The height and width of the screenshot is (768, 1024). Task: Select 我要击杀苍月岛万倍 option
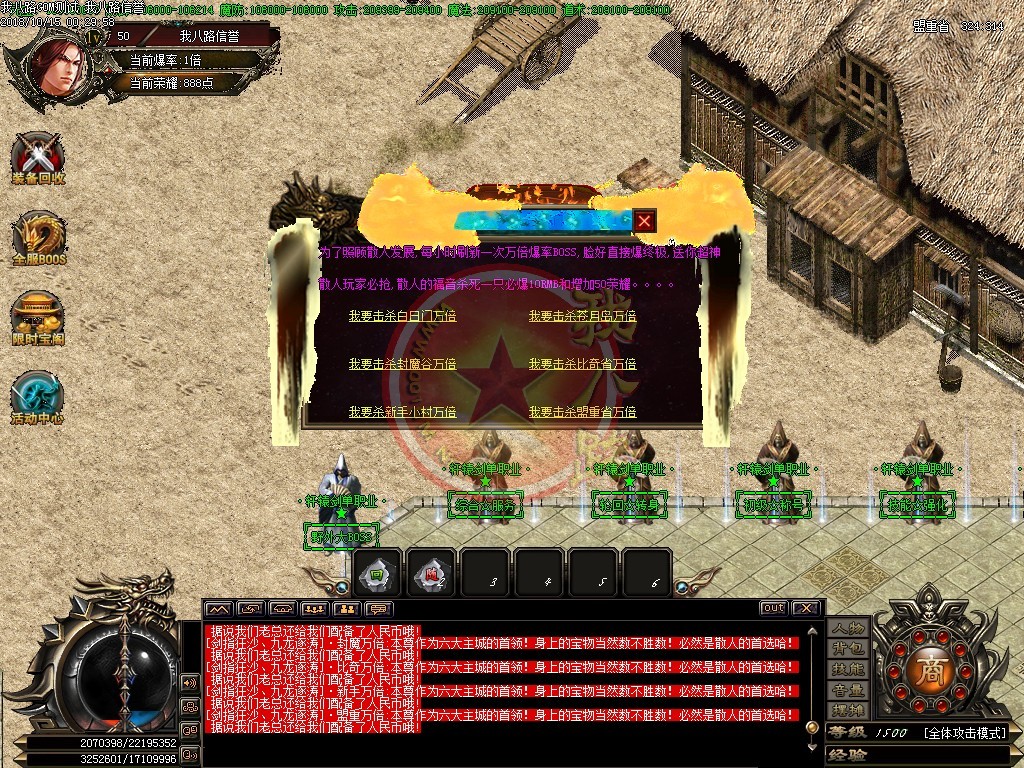click(582, 316)
